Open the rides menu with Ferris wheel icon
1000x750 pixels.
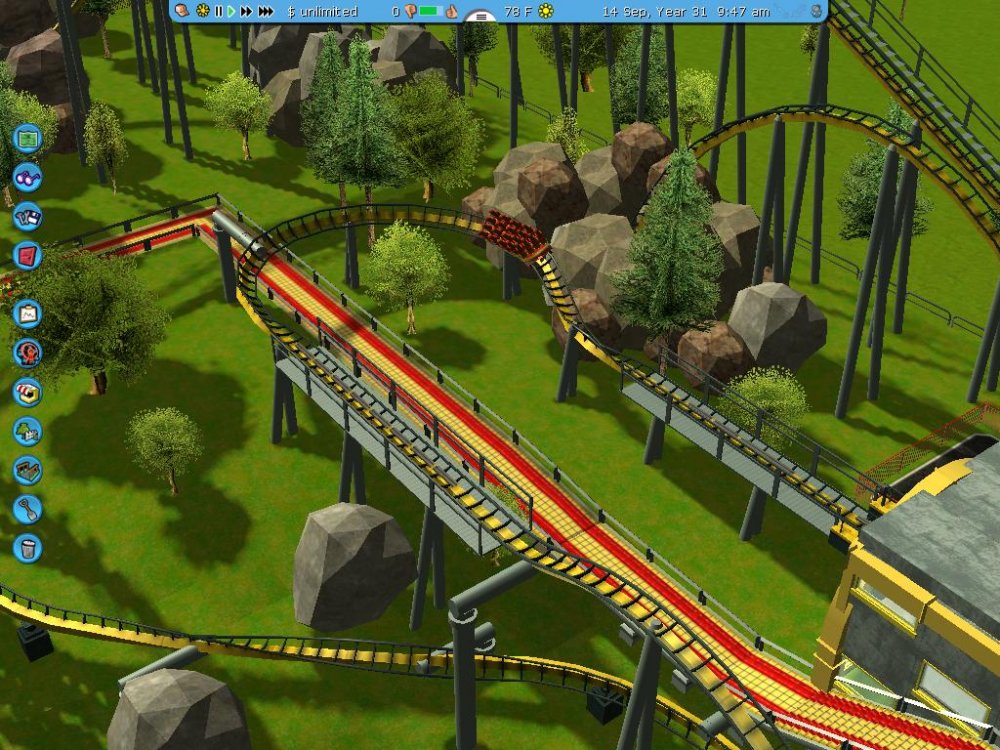coord(27,352)
